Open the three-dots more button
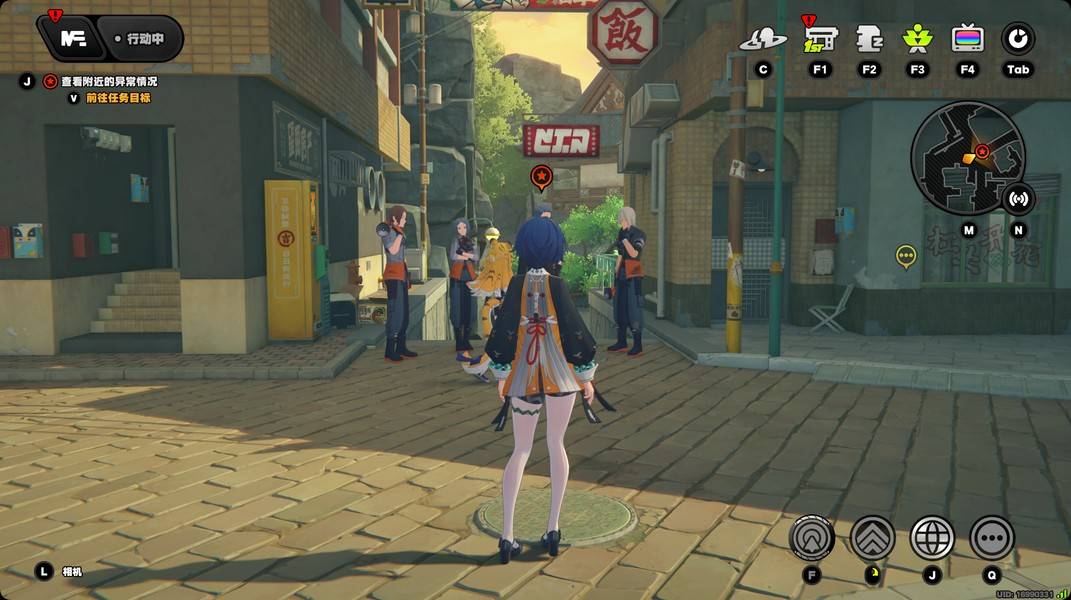This screenshot has height=600, width=1071. click(x=992, y=538)
